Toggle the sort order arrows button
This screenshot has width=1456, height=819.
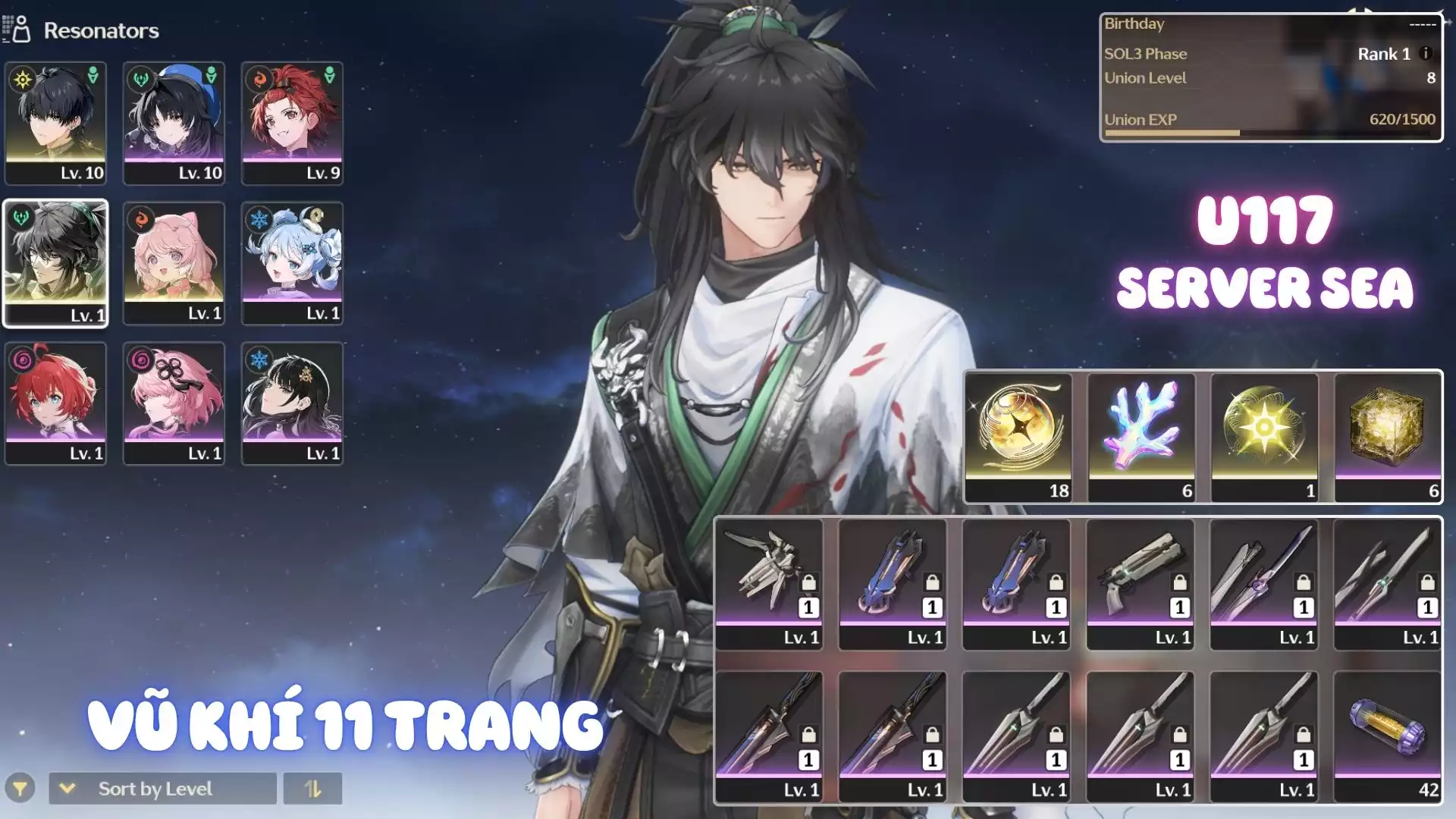point(312,789)
